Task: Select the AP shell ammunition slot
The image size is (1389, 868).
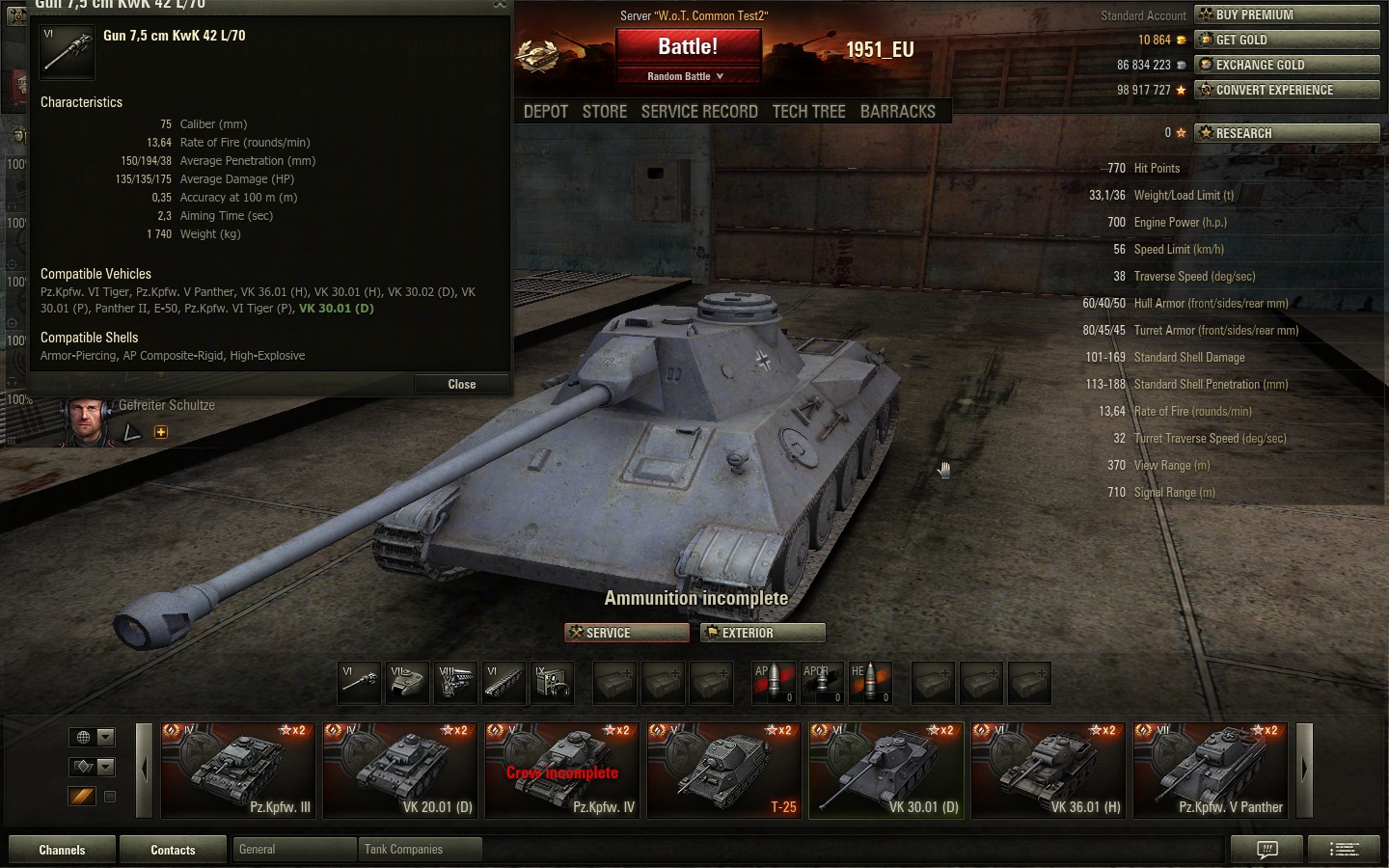Action: tap(773, 683)
